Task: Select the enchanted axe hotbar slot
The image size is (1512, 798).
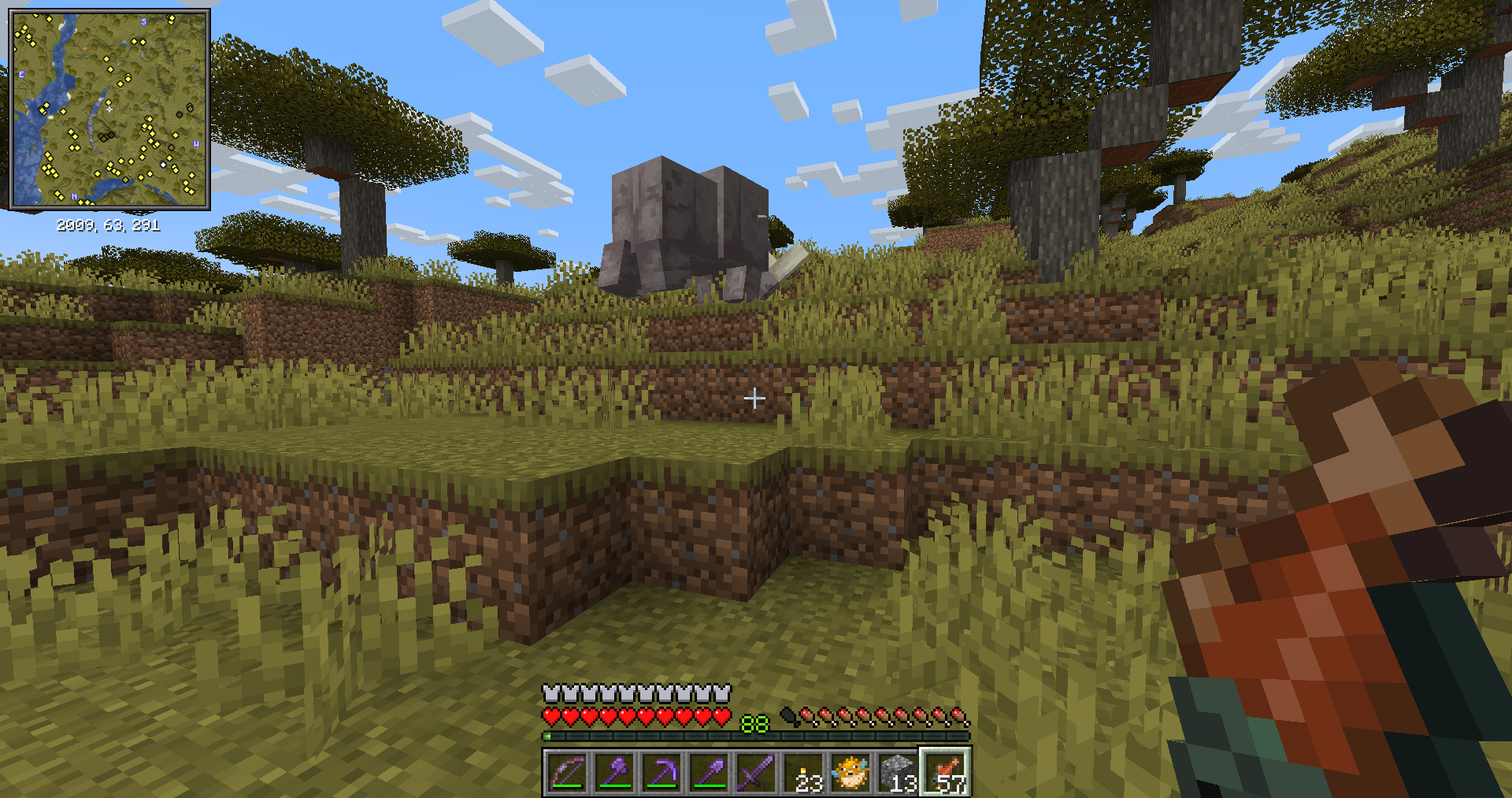Action: coord(614,772)
